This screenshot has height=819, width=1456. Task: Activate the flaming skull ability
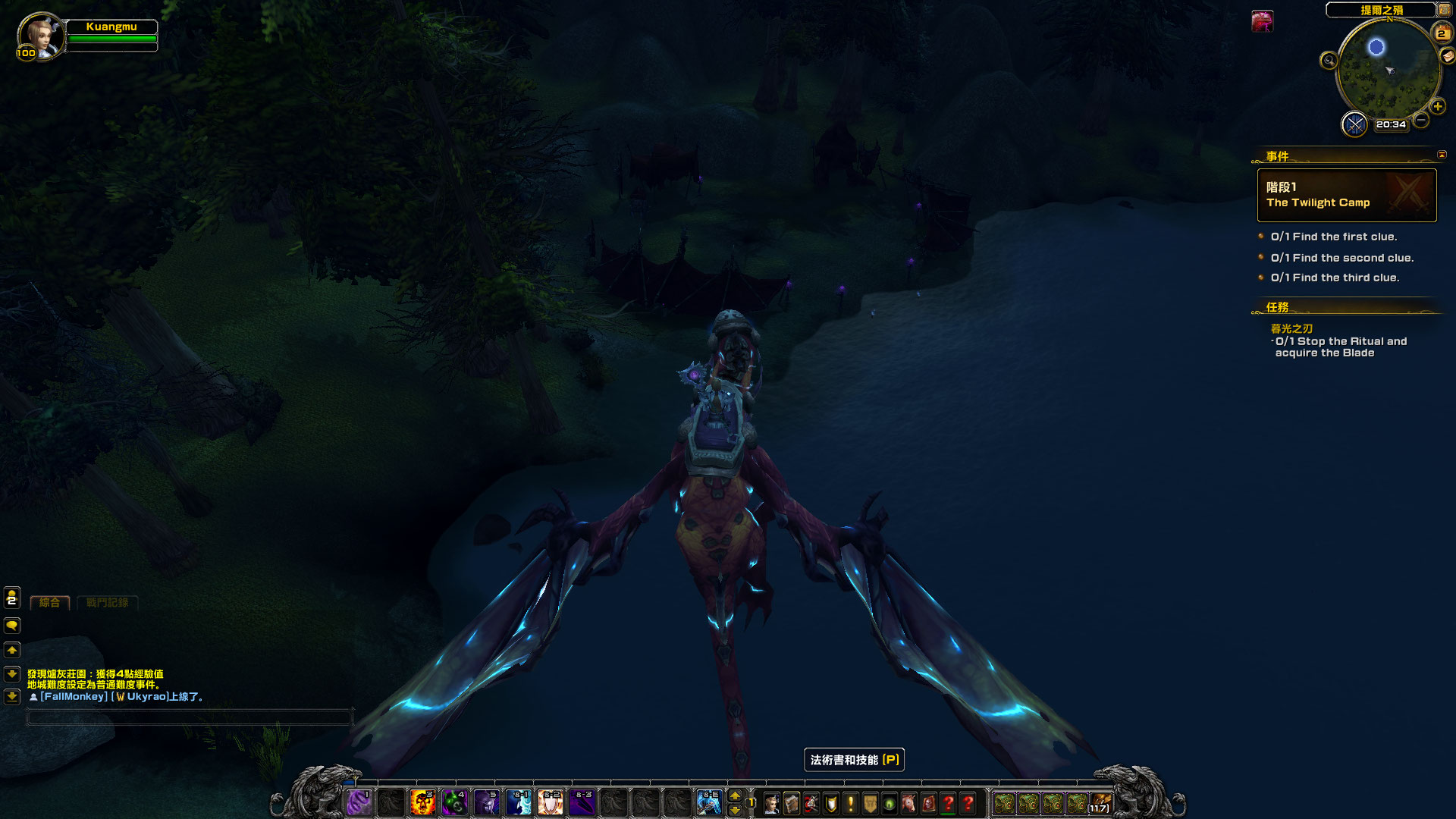(422, 802)
